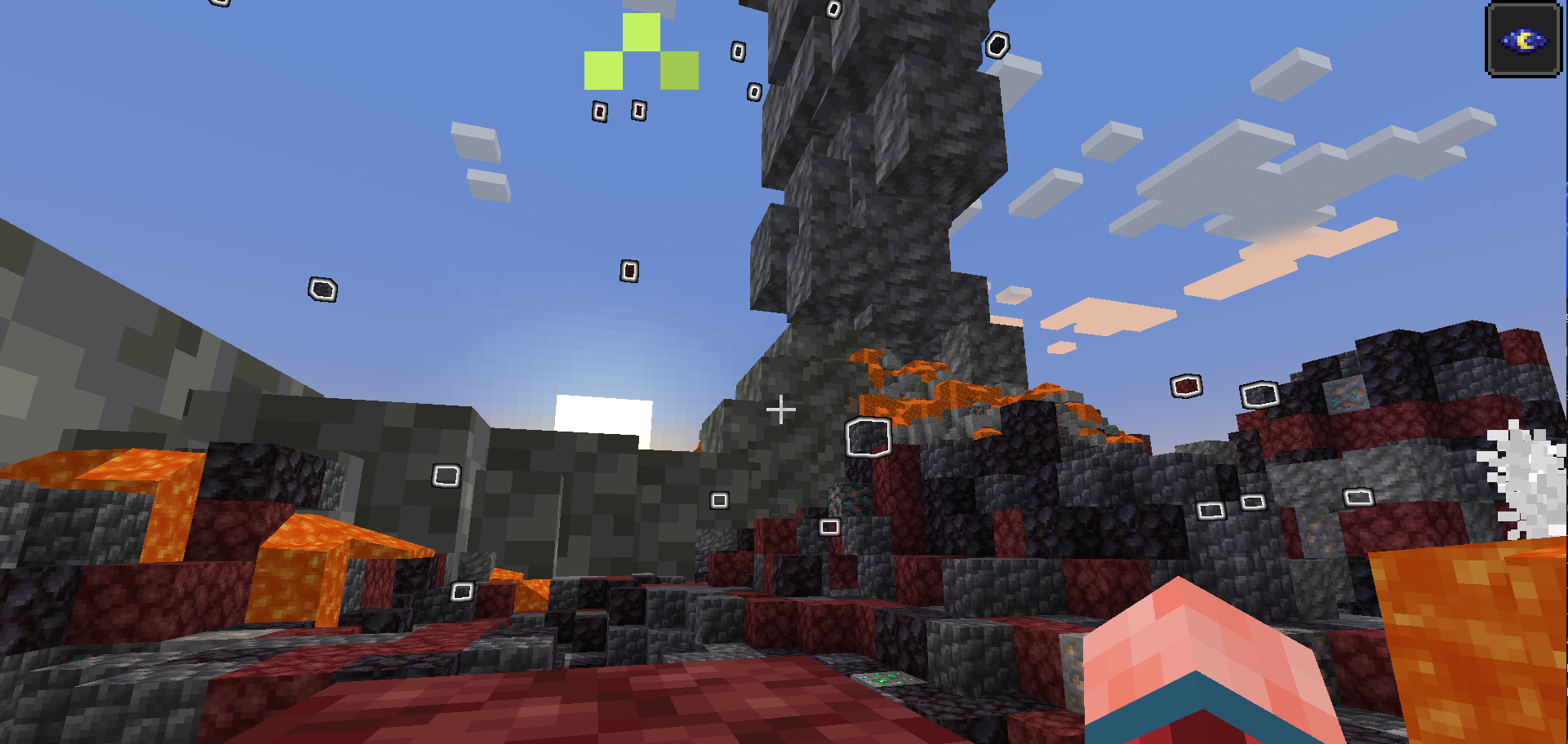Click the clock widget showing the moon
Image resolution: width=1568 pixels, height=744 pixels.
1524,37
